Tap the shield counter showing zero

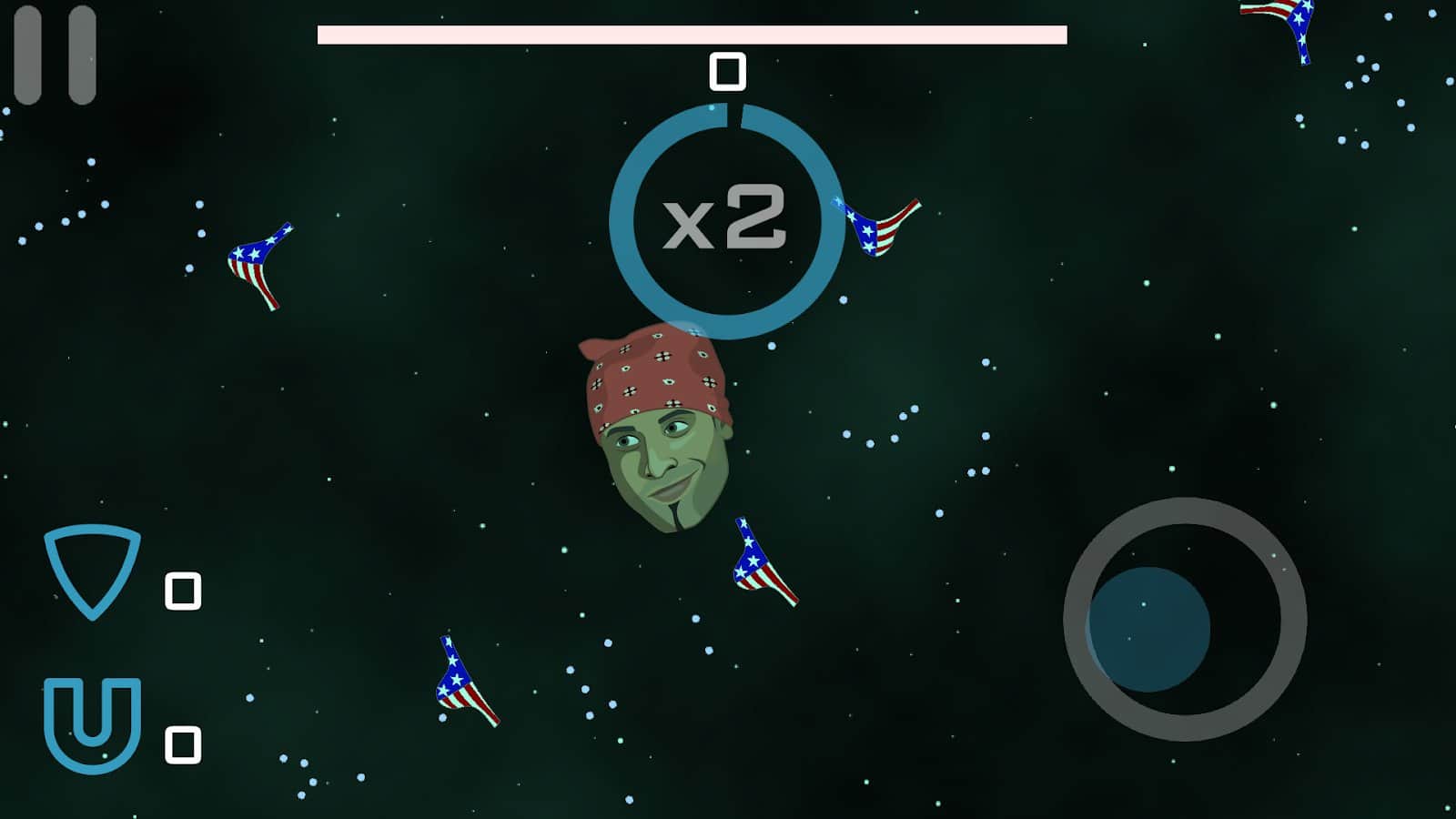(x=182, y=590)
